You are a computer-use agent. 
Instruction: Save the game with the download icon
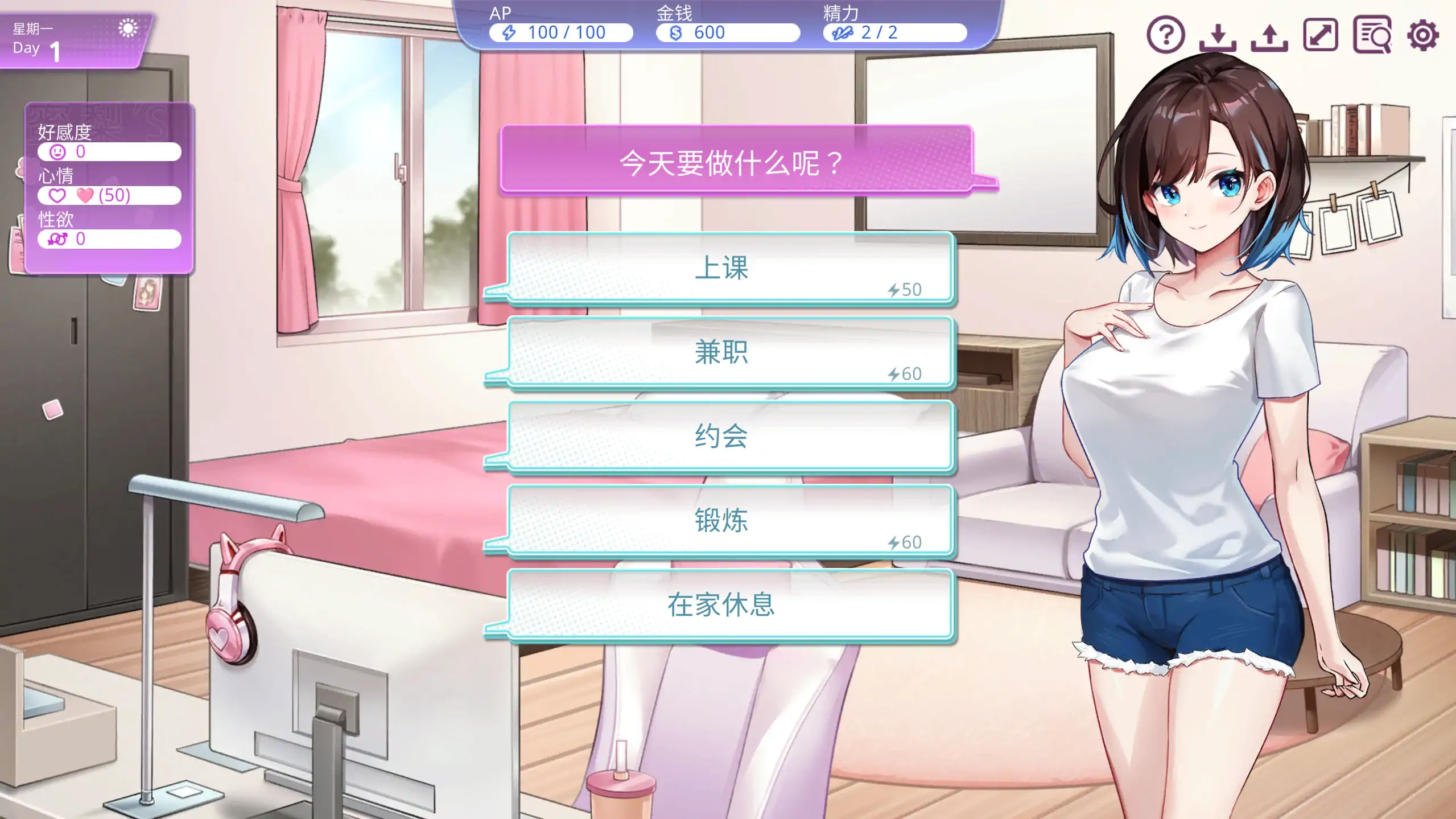pos(1218,36)
